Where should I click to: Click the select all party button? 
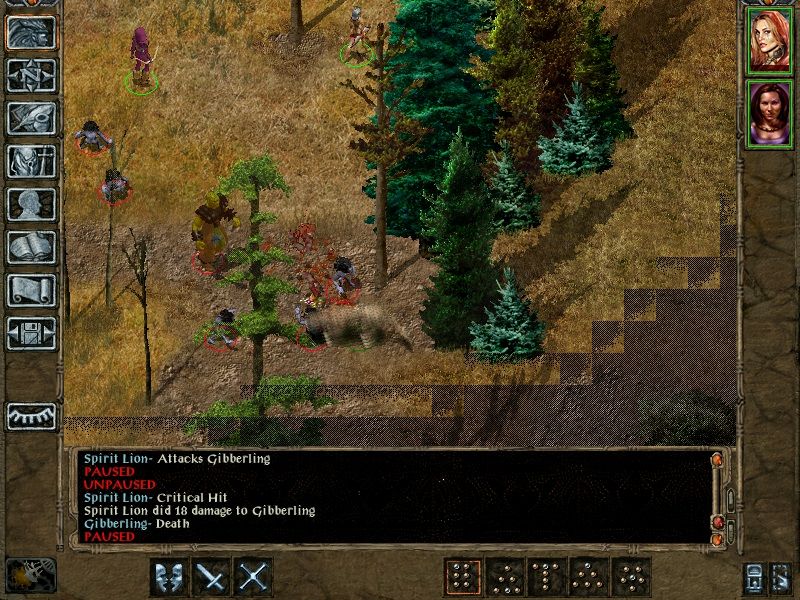(753, 577)
